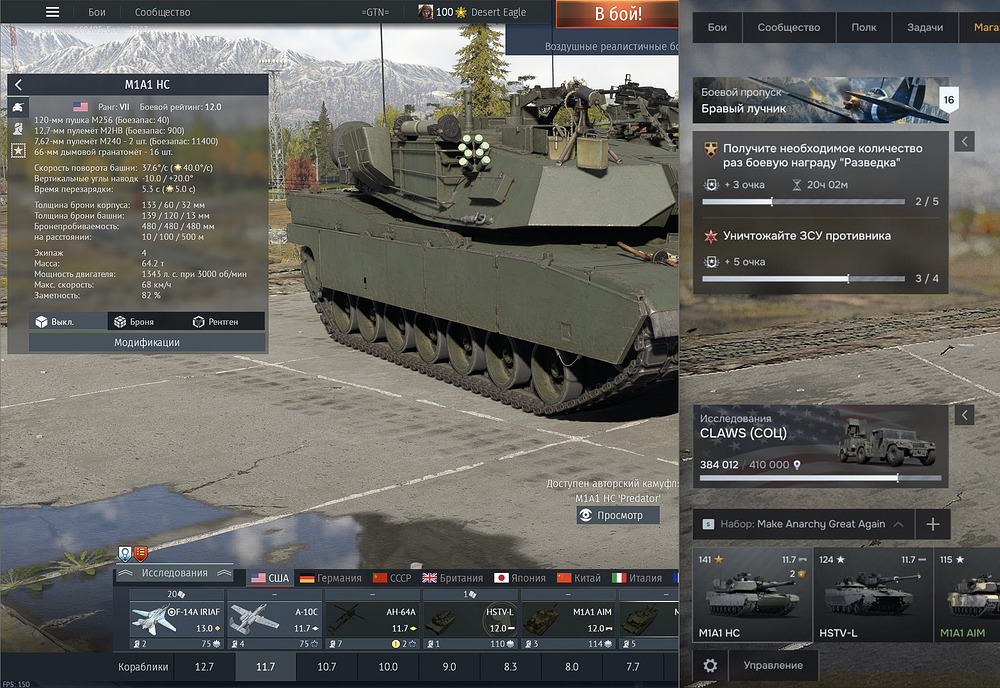
Task: Select the Германия nation tab
Action: tap(331, 578)
